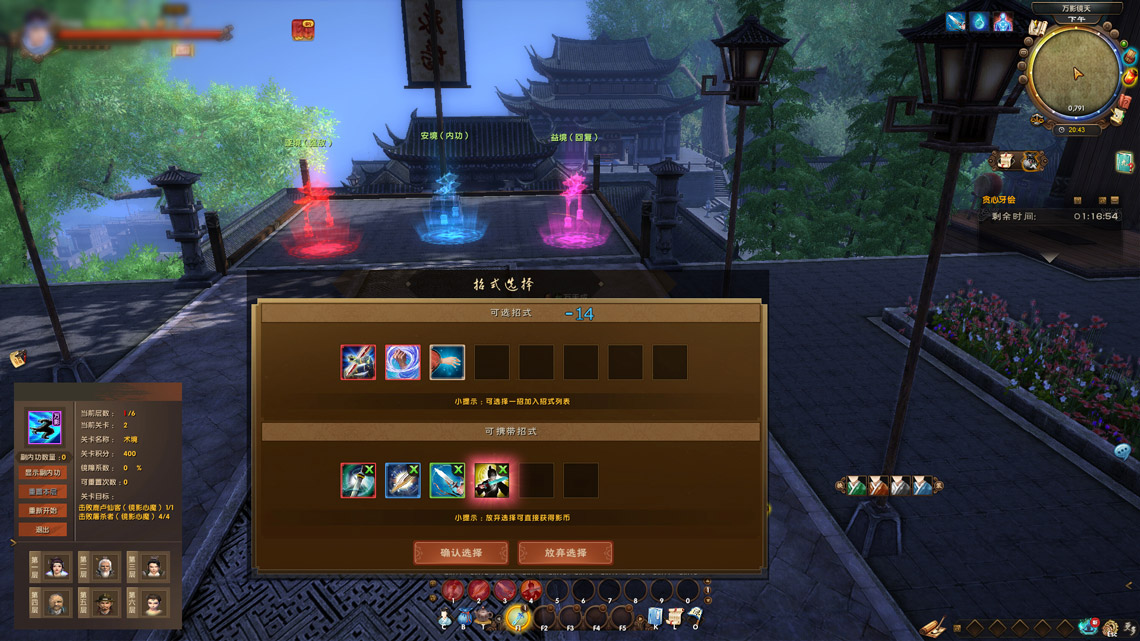
Task: Exit the trial with 退出 button
Action: pyautogui.click(x=42, y=530)
